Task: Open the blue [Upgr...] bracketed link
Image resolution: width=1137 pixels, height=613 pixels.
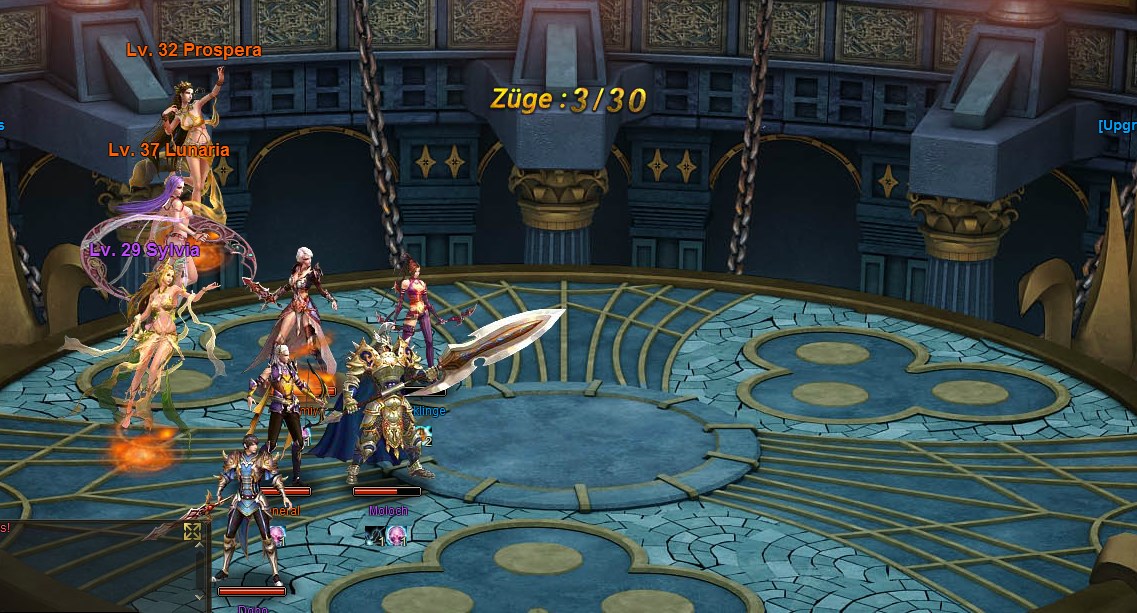Action: click(1117, 125)
